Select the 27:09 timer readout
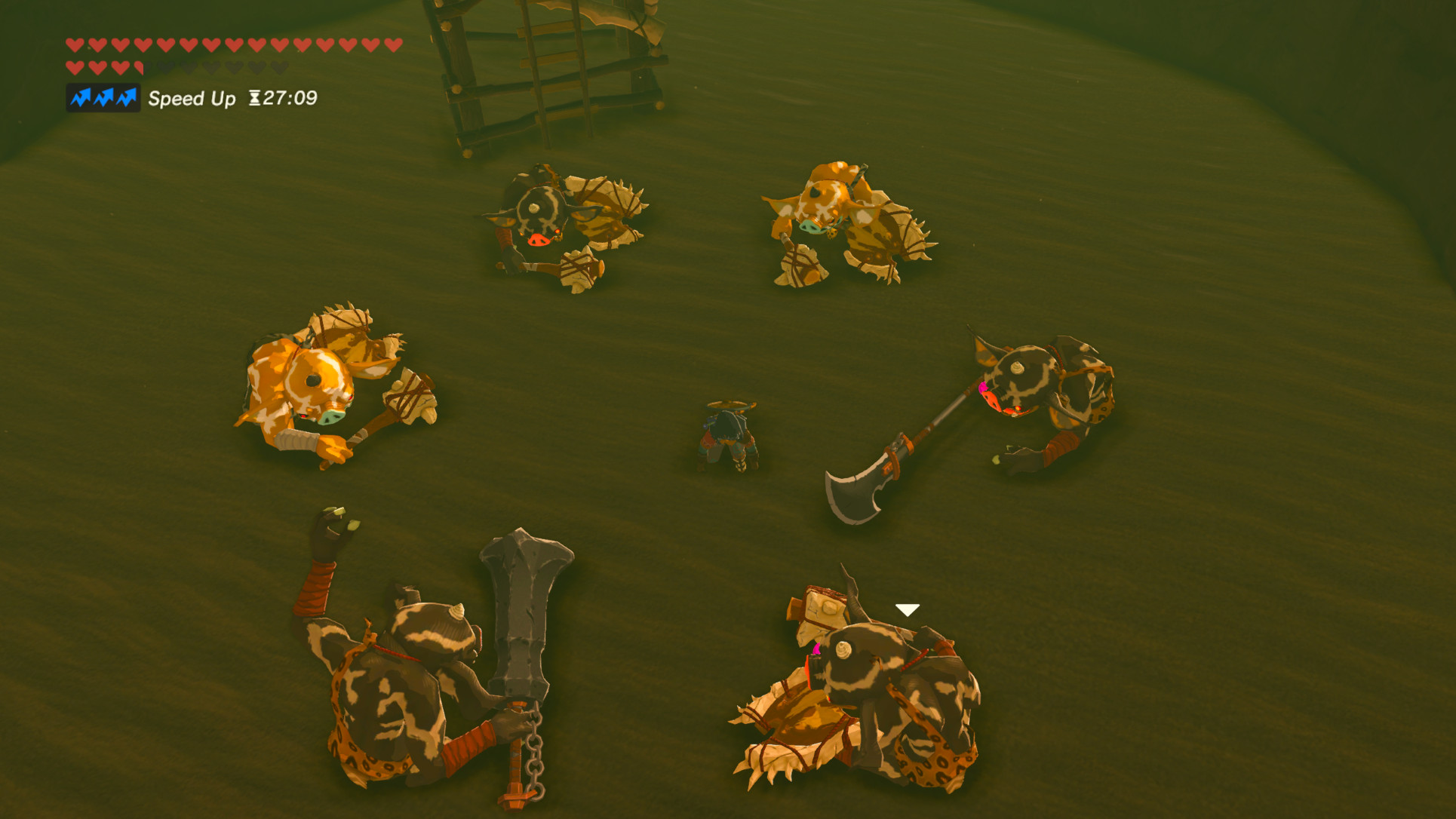 pyautogui.click(x=290, y=98)
